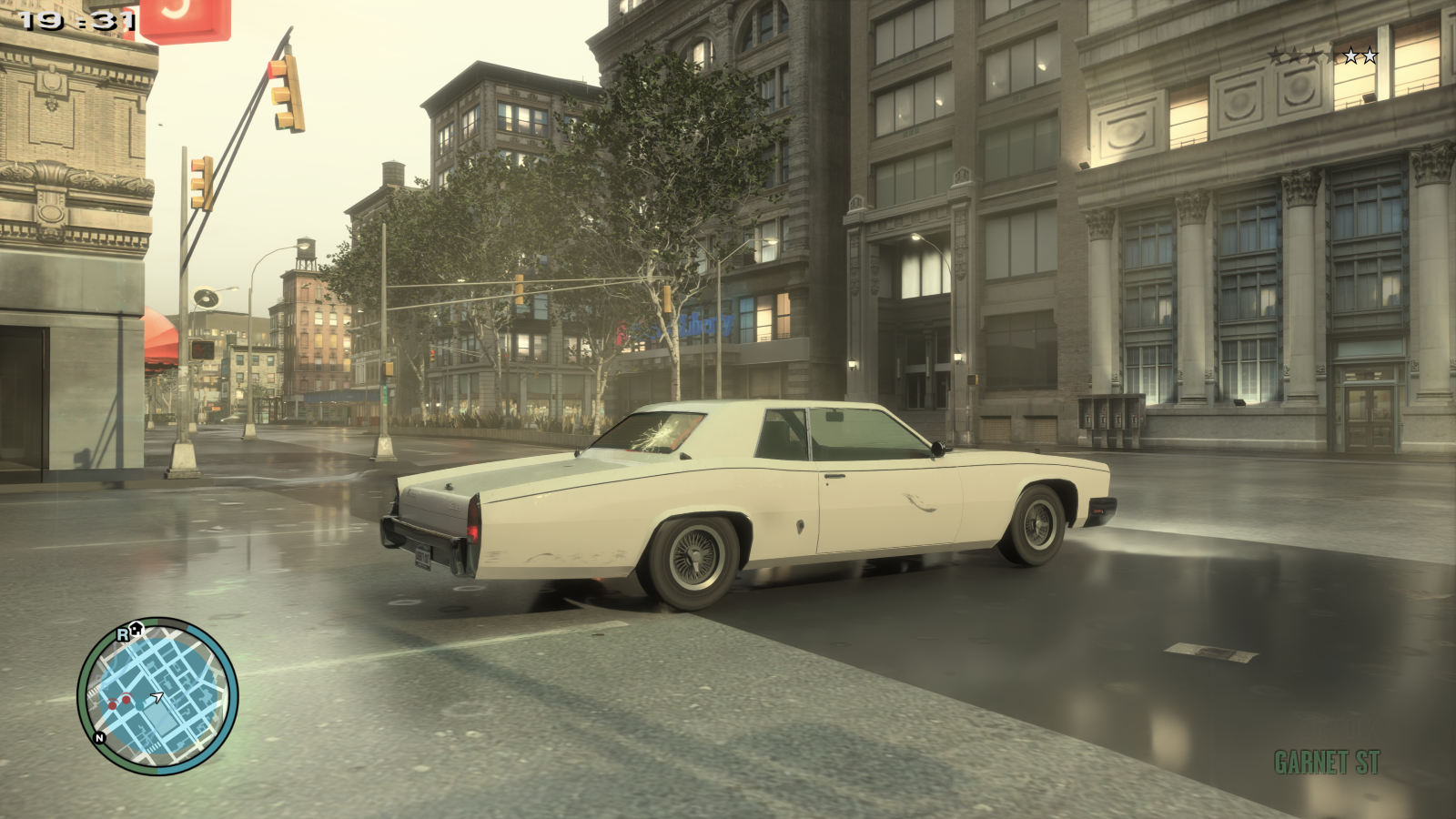Toggle the leftmost faded wanted star

coord(1274,54)
